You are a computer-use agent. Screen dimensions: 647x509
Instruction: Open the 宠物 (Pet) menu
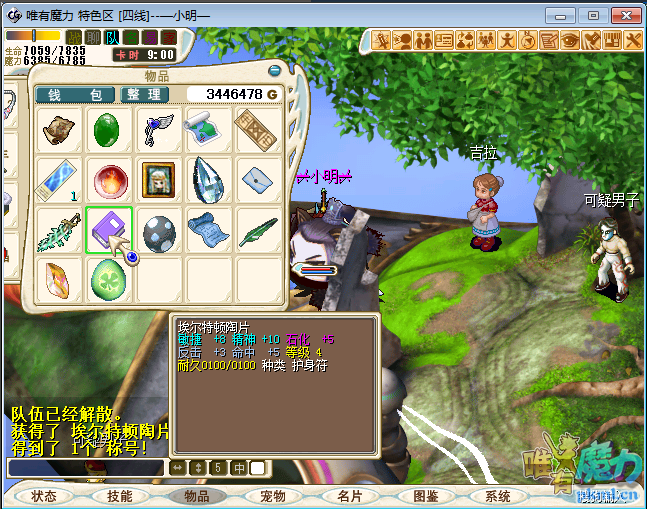point(272,496)
